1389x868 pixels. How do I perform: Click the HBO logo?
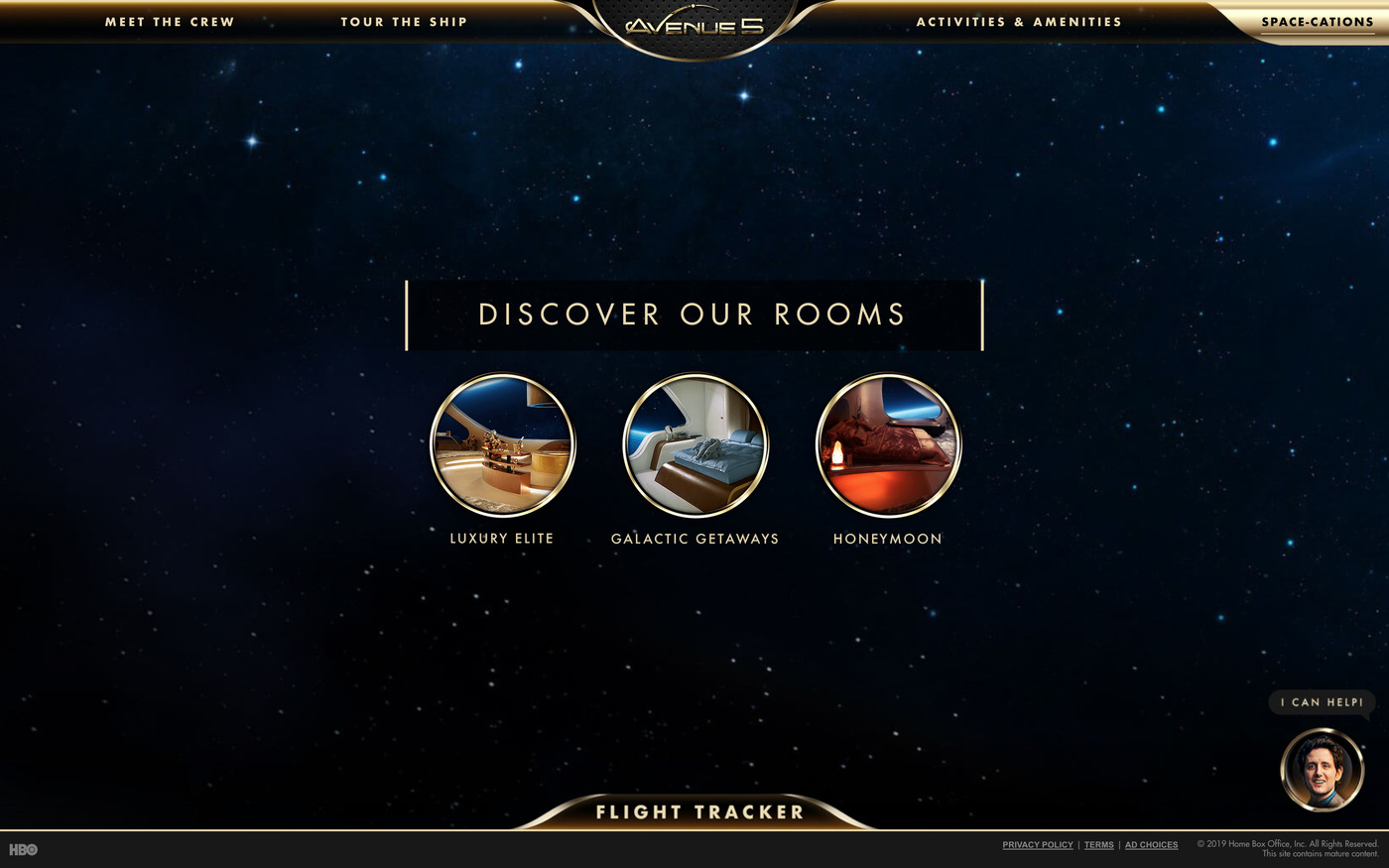[x=23, y=849]
